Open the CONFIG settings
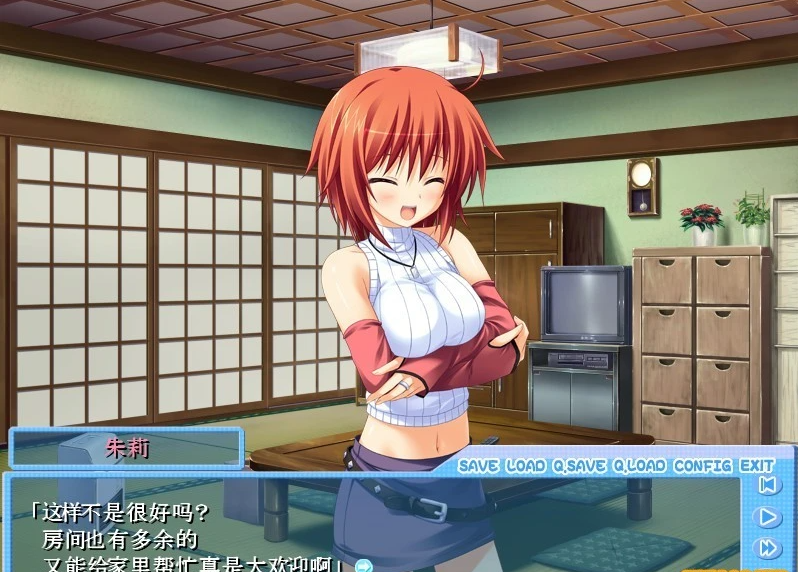798x572 pixels. point(702,466)
